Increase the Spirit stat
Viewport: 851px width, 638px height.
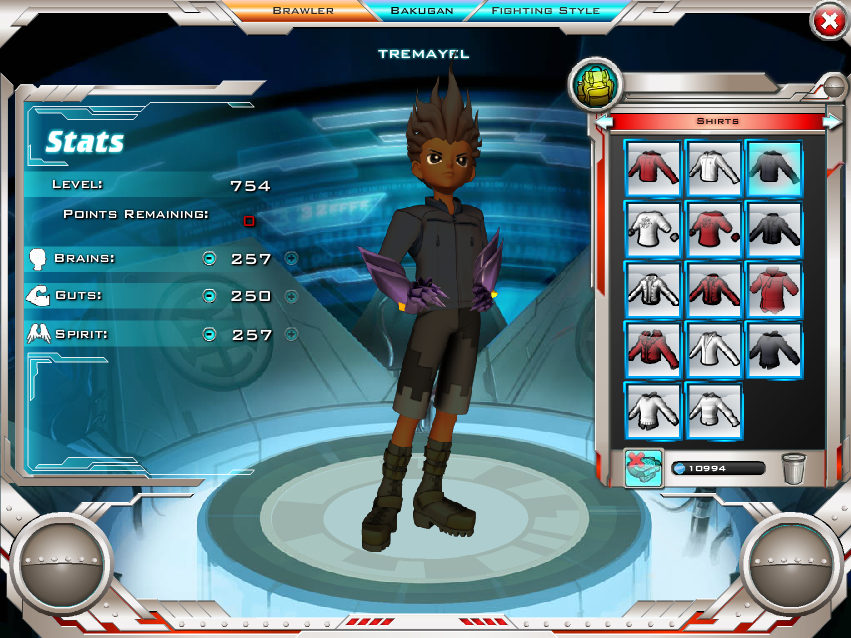click(291, 334)
